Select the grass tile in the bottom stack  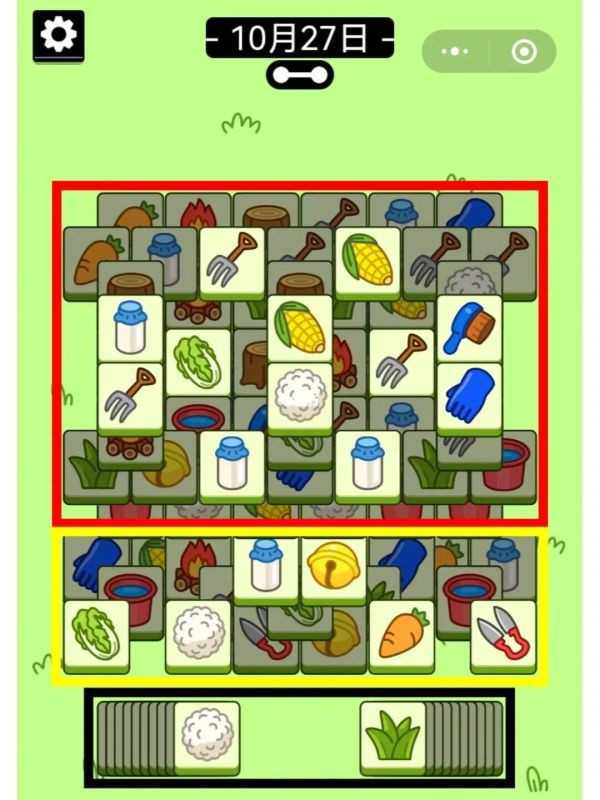coord(392,735)
